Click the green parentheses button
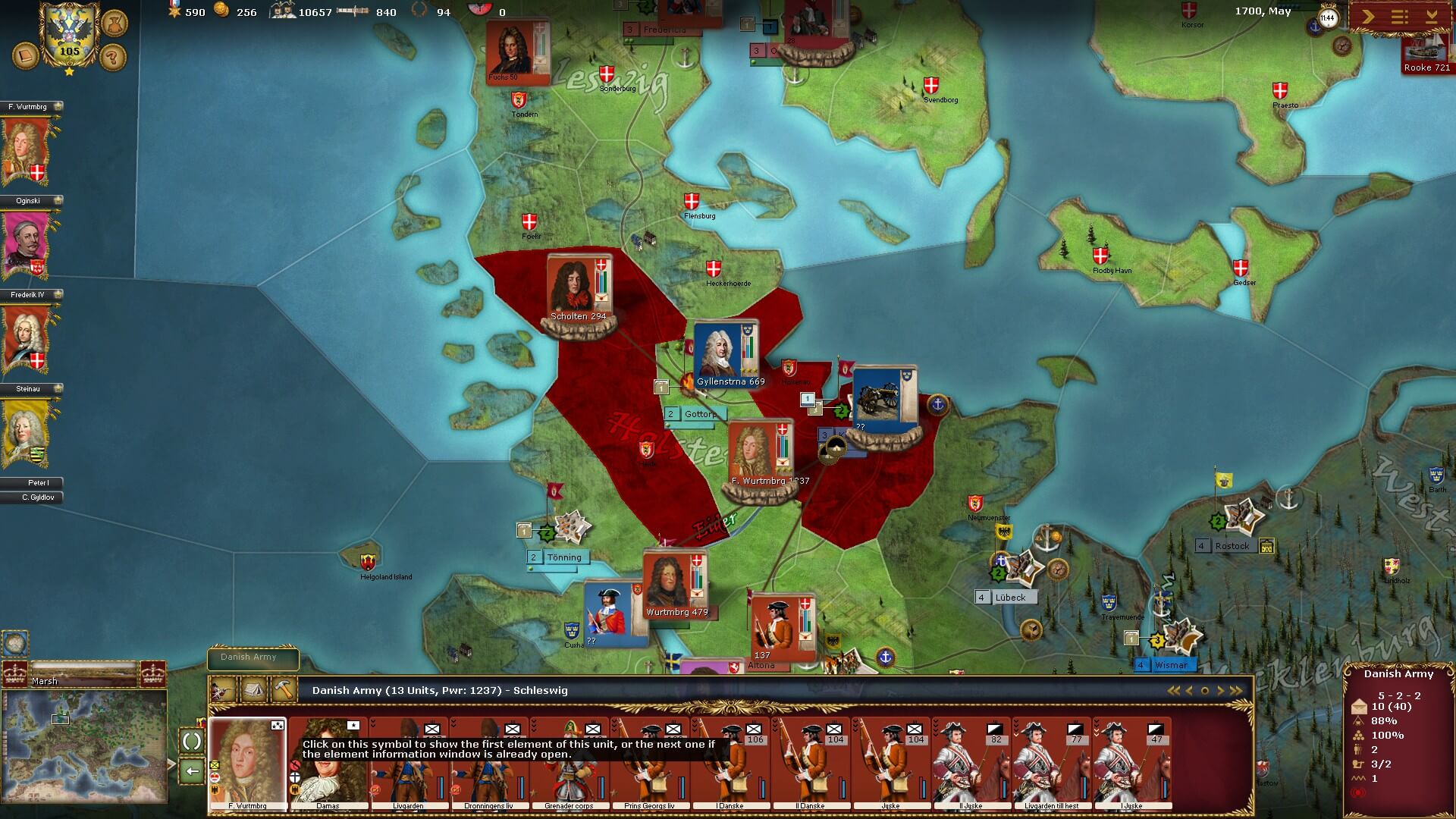Image resolution: width=1456 pixels, height=819 pixels. [193, 741]
